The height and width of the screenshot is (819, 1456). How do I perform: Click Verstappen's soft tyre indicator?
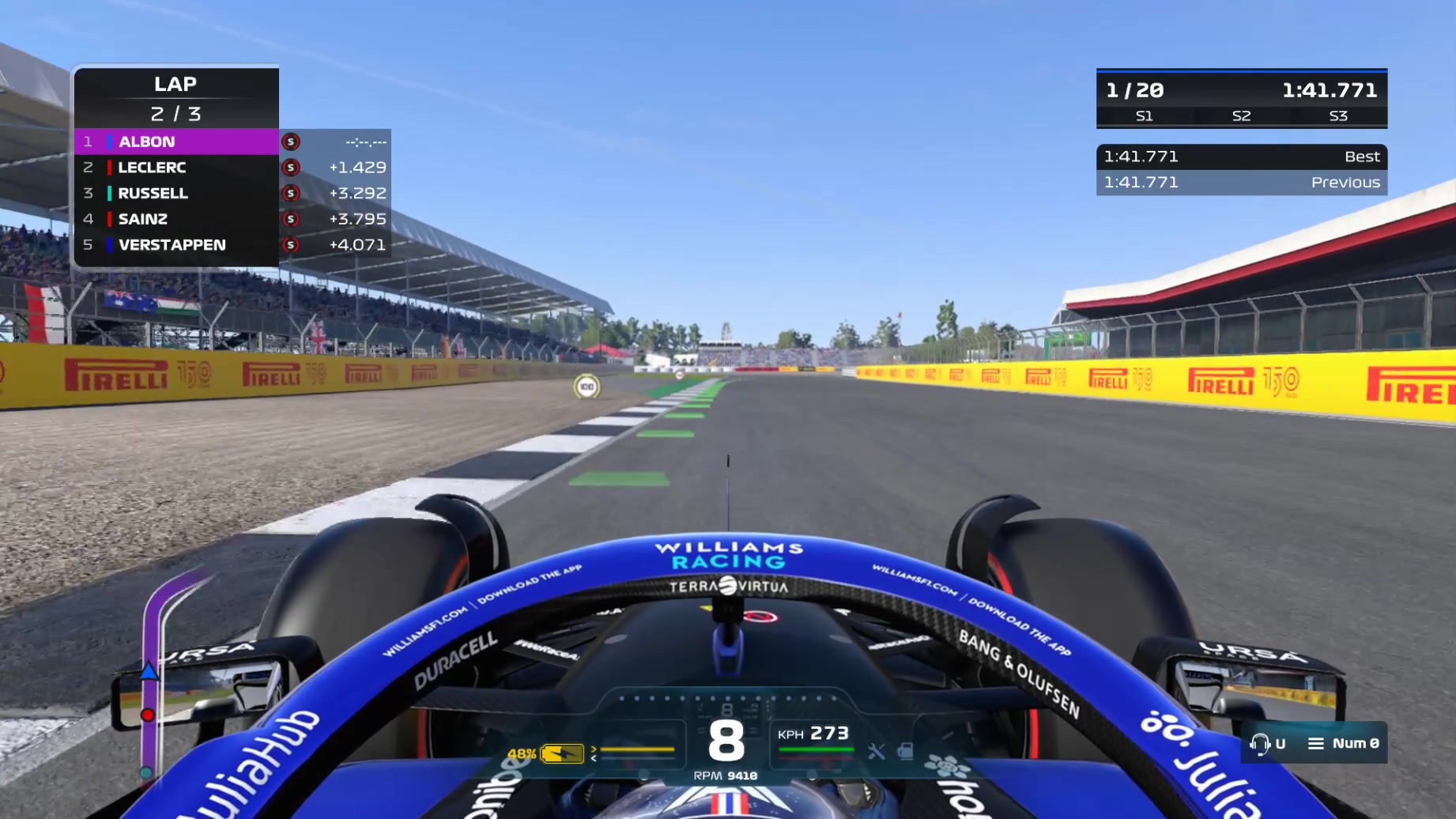[292, 245]
